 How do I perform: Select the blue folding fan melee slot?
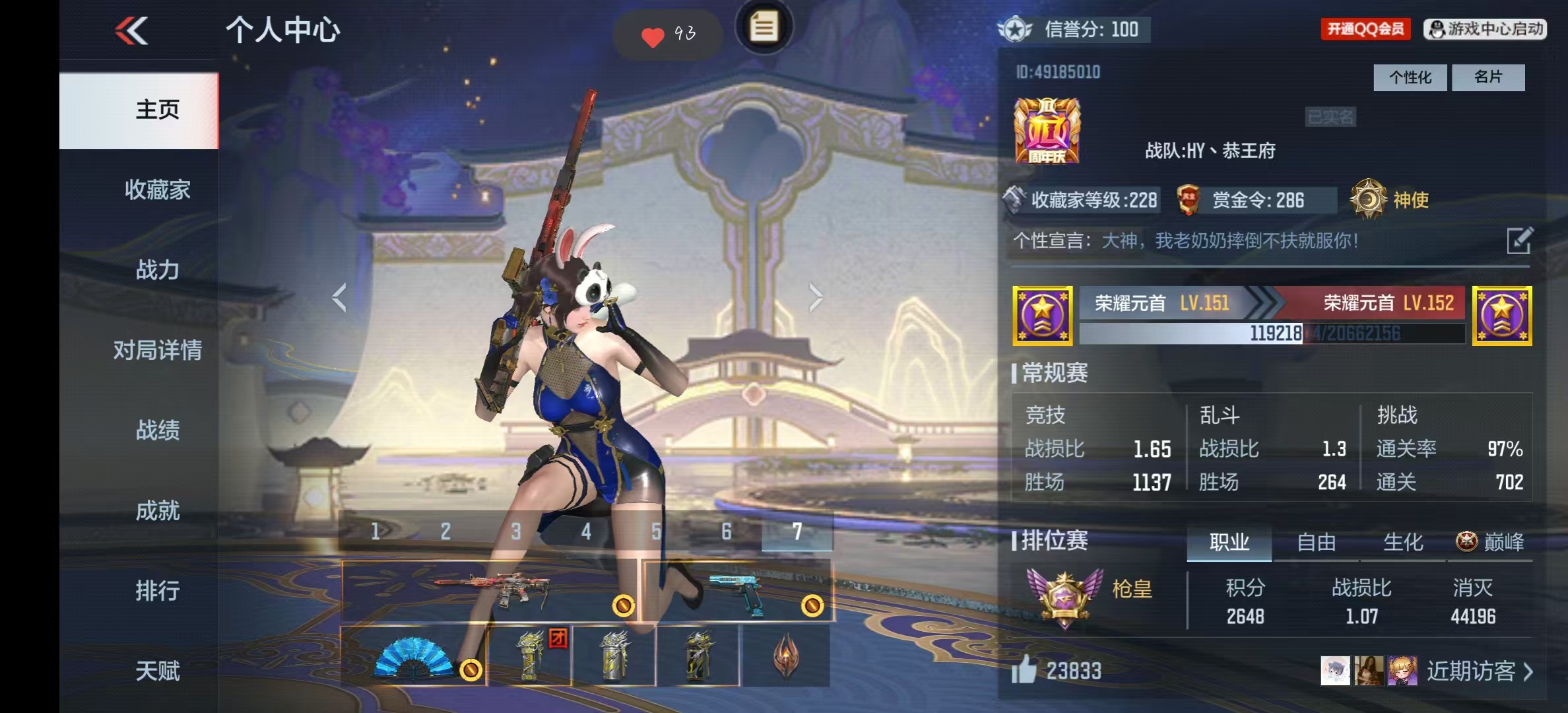pyautogui.click(x=414, y=656)
